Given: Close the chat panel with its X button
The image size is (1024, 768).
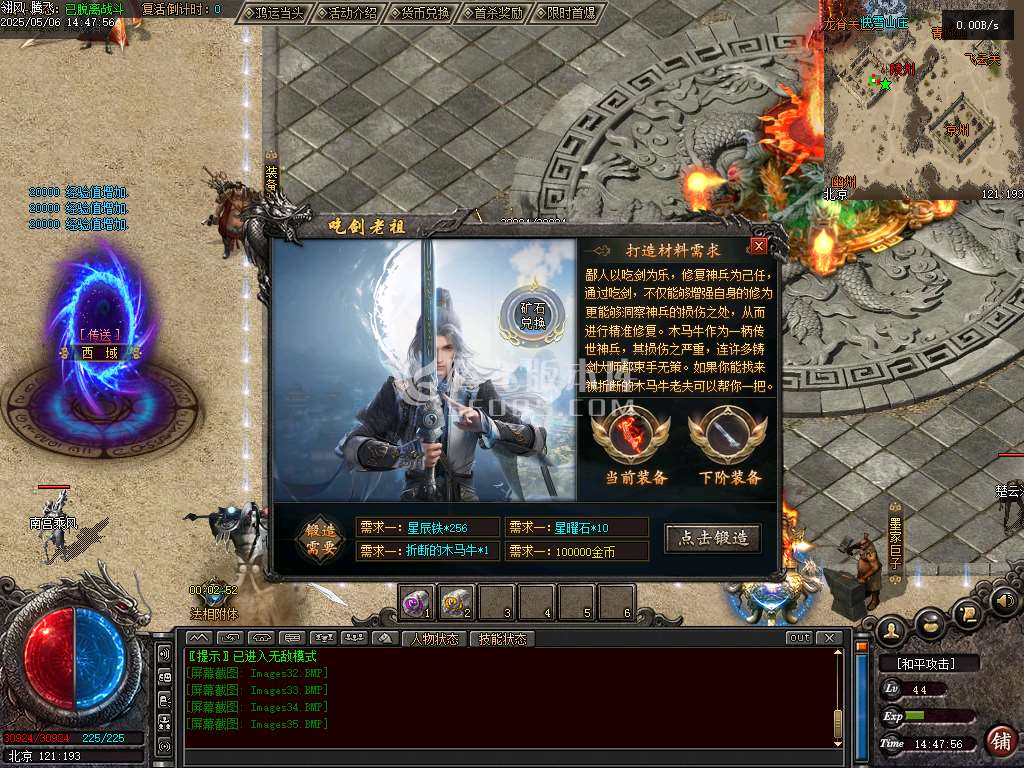Looking at the screenshot, I should click(x=828, y=638).
